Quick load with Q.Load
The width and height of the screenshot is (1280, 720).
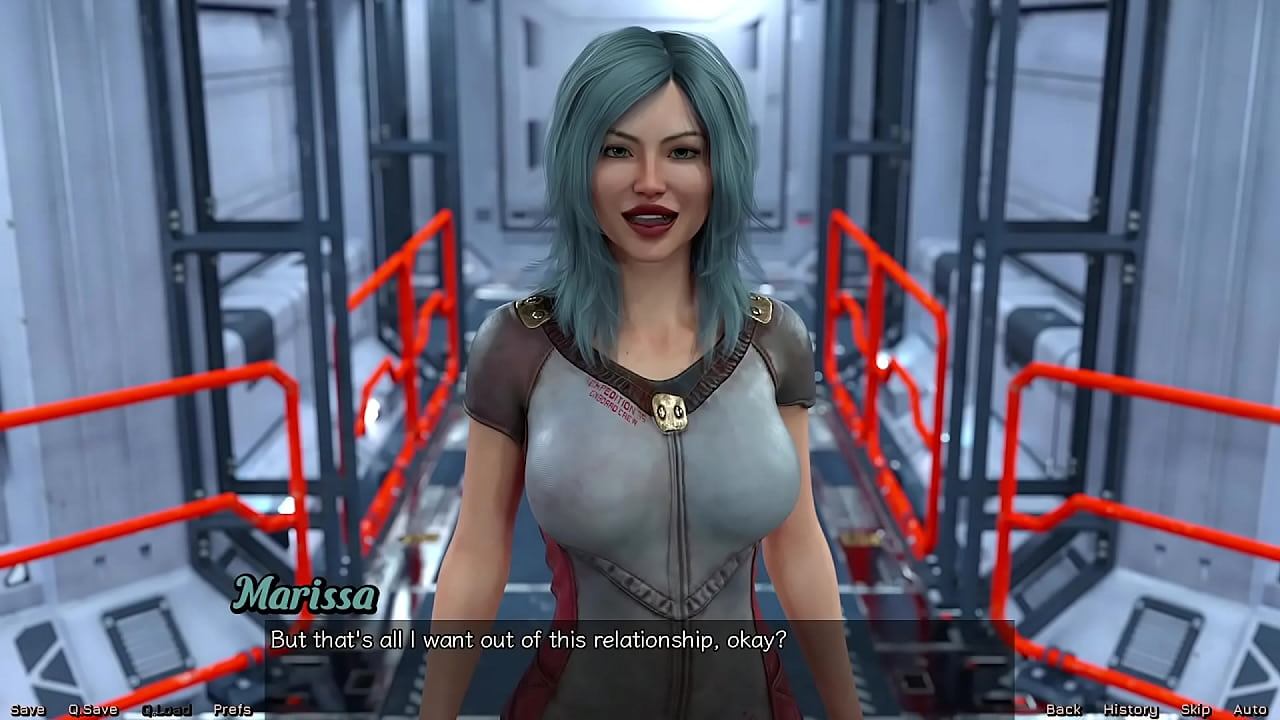pyautogui.click(x=166, y=710)
